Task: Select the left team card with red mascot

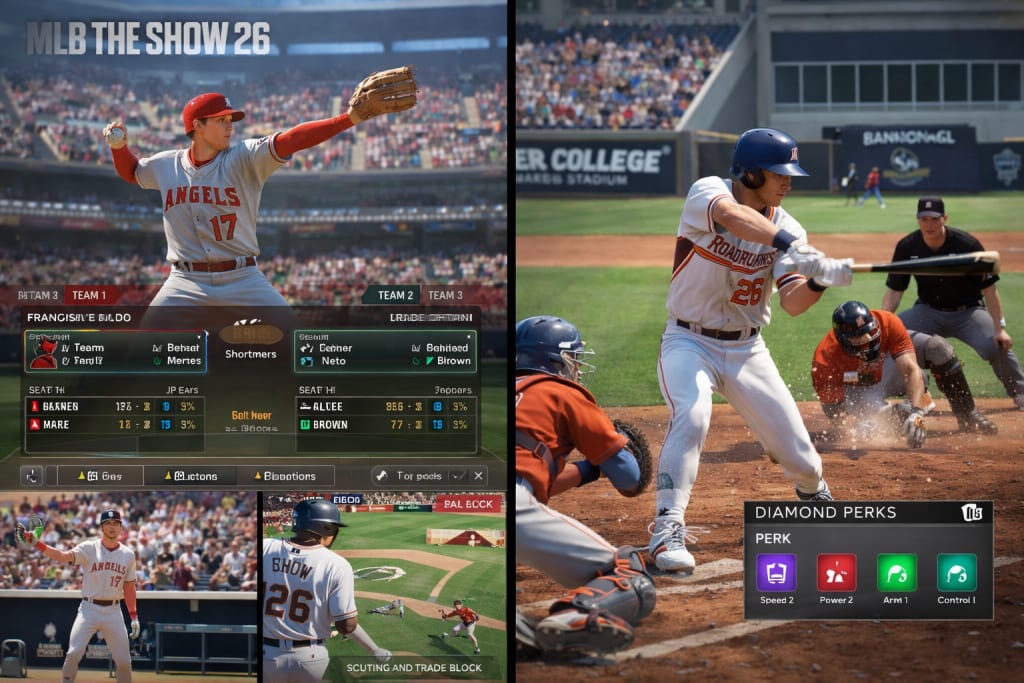Action: click(116, 353)
